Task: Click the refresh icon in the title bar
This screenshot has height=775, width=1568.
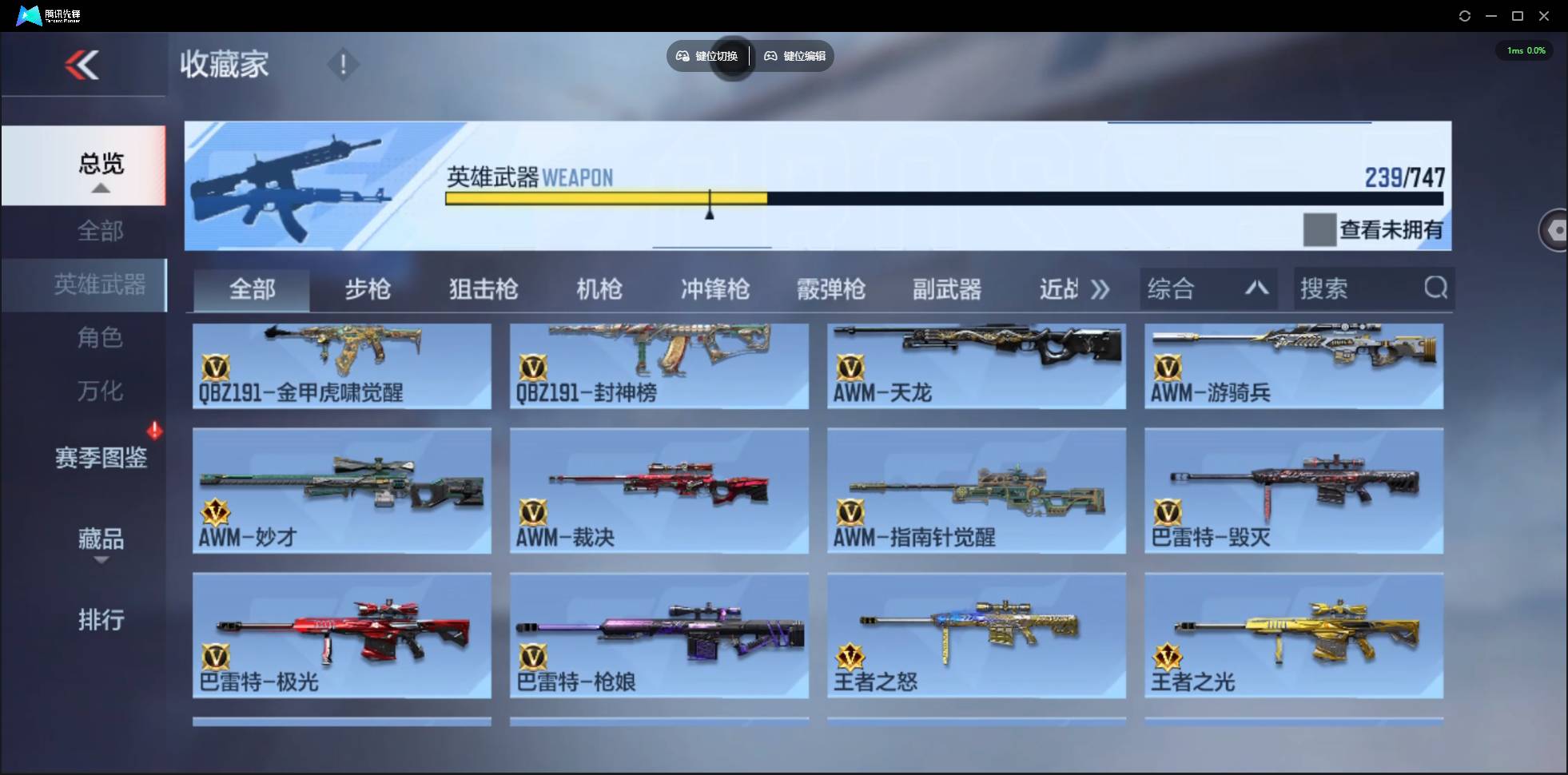Action: click(1466, 15)
